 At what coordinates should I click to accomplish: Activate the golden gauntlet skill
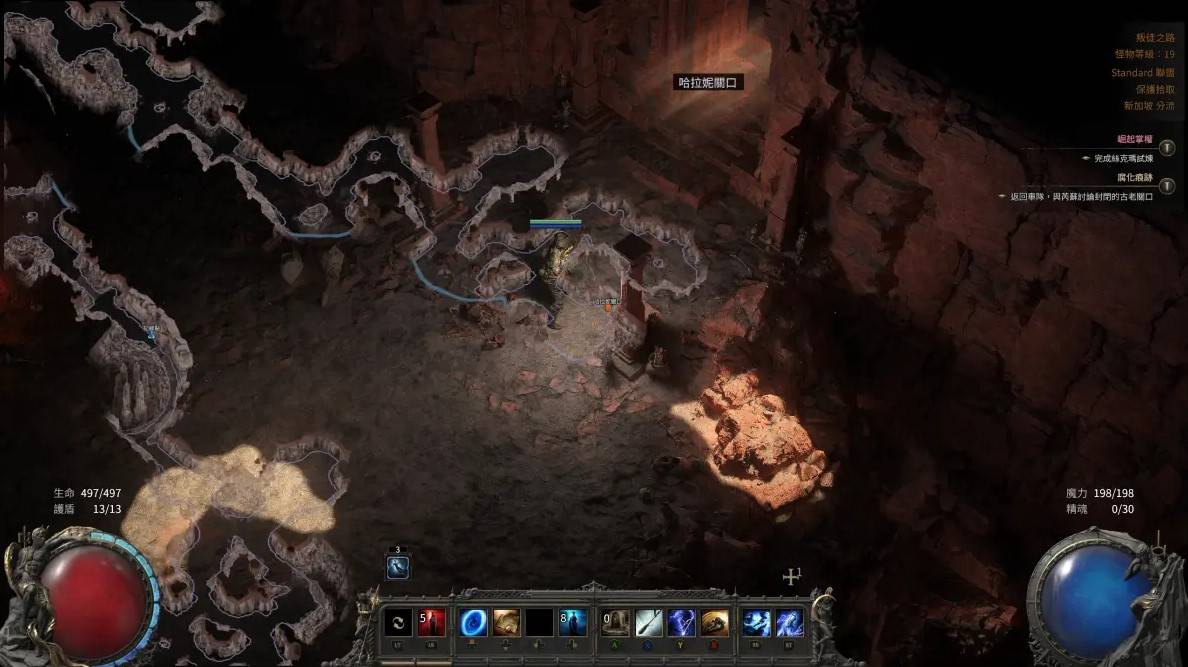tap(715, 623)
